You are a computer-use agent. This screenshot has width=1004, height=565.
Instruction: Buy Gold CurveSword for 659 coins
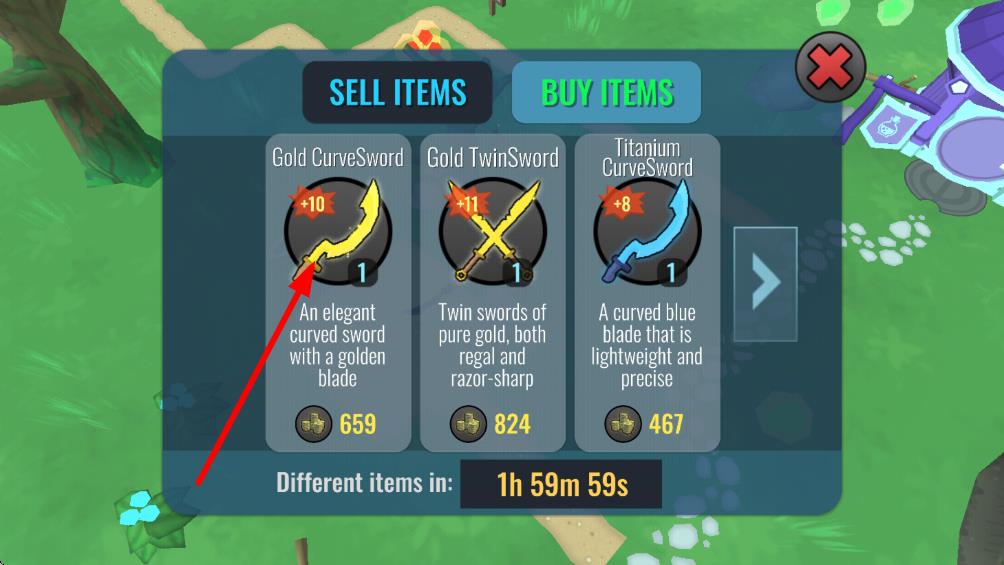coord(338,423)
